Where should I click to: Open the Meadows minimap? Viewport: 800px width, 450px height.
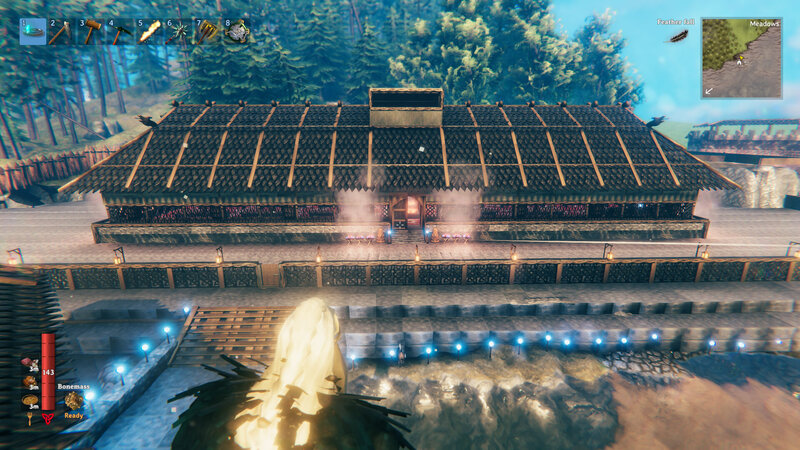pyautogui.click(x=741, y=57)
